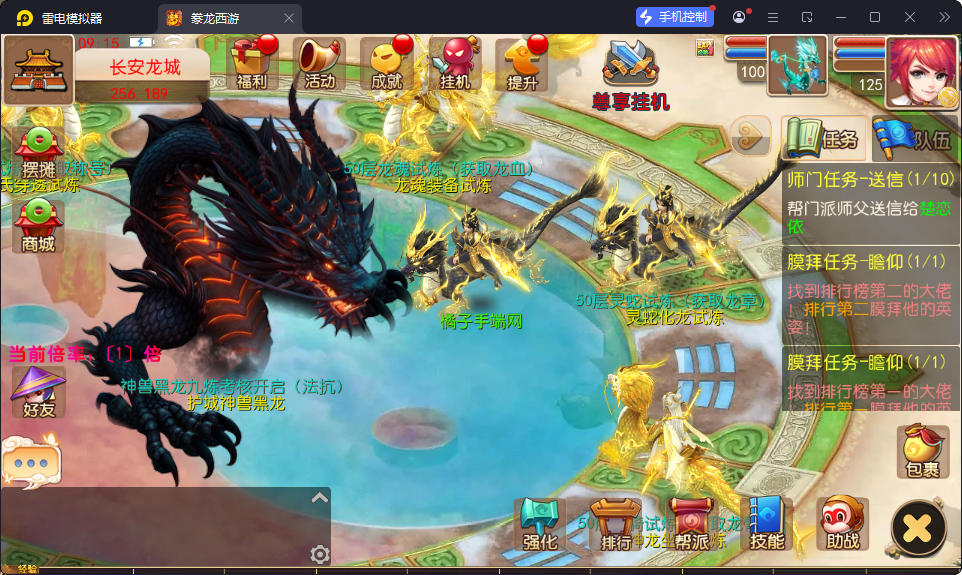Image resolution: width=962 pixels, height=575 pixels.
Task: Open the 排行 ranking menu
Action: coord(616,525)
